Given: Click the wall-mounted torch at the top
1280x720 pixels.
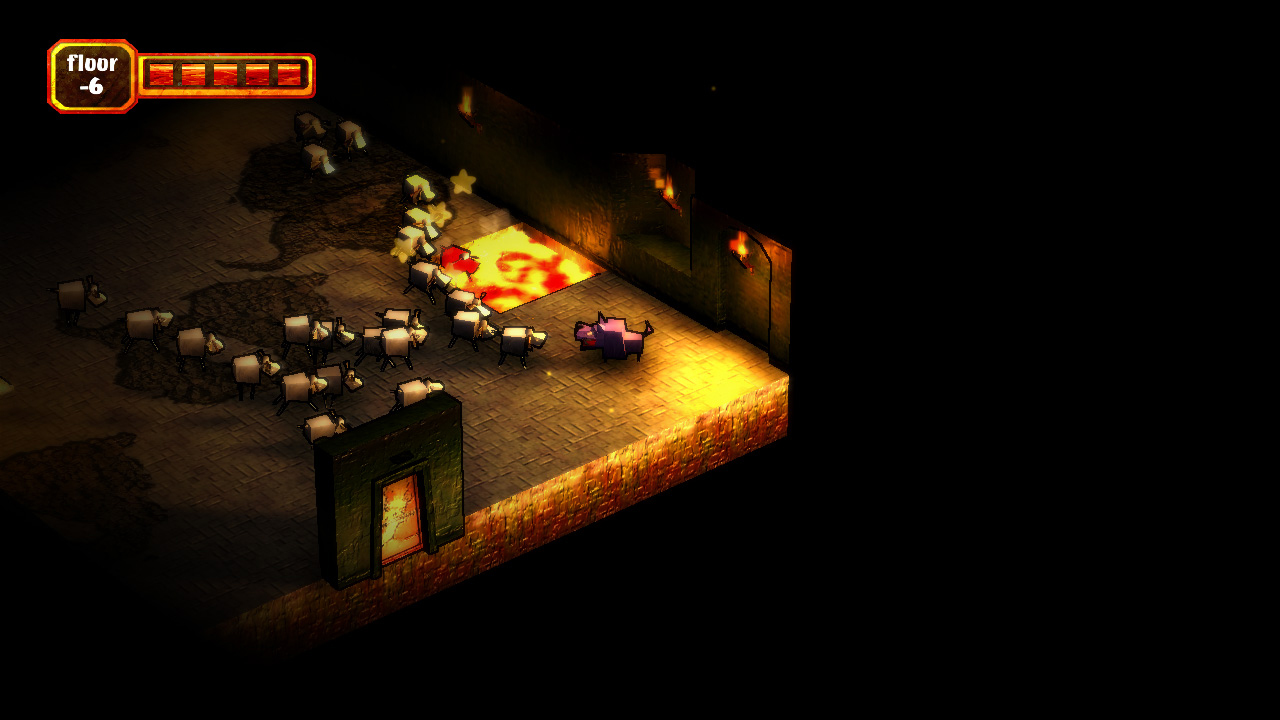Looking at the screenshot, I should [465, 100].
